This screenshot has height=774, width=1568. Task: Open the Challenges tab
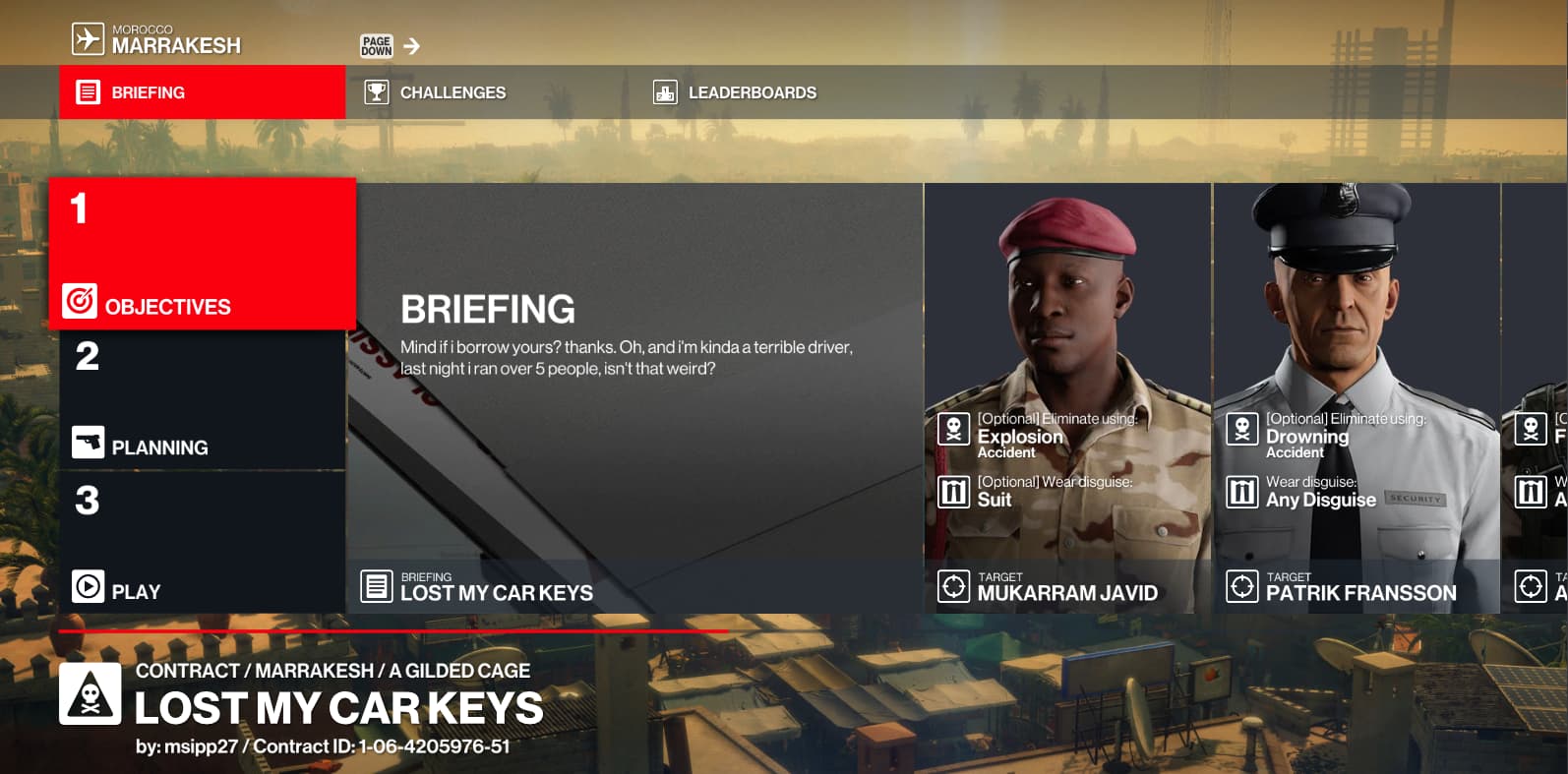coord(452,92)
